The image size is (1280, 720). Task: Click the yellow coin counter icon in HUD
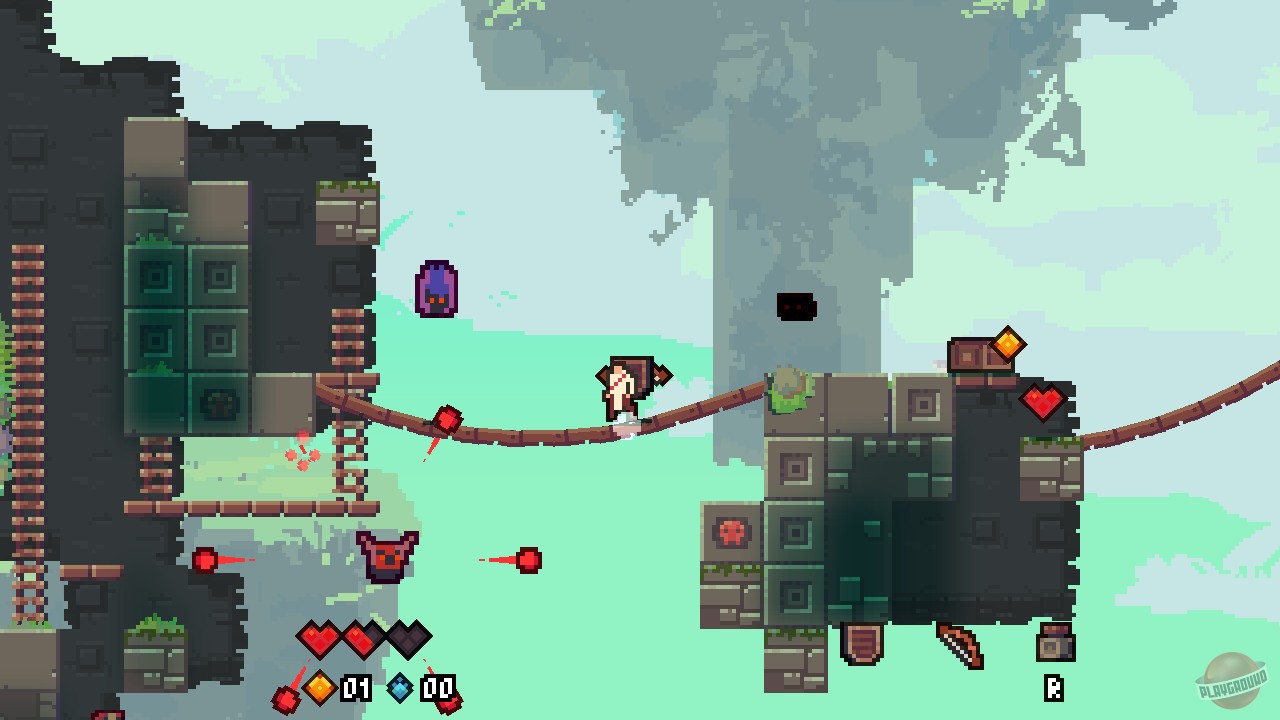(318, 689)
